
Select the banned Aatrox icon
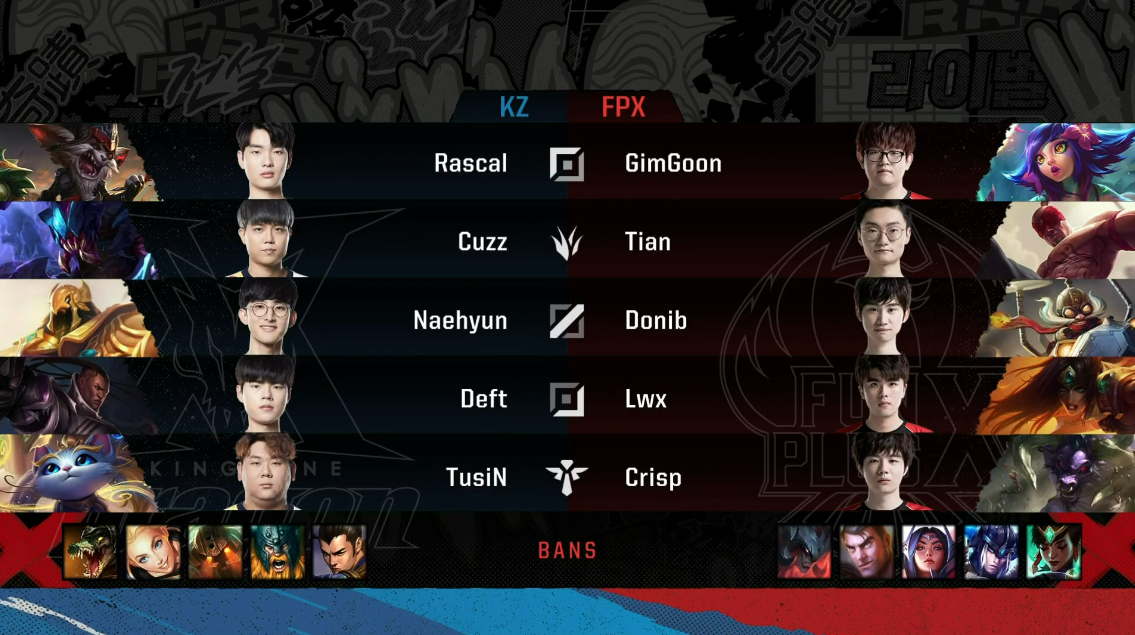click(805, 552)
